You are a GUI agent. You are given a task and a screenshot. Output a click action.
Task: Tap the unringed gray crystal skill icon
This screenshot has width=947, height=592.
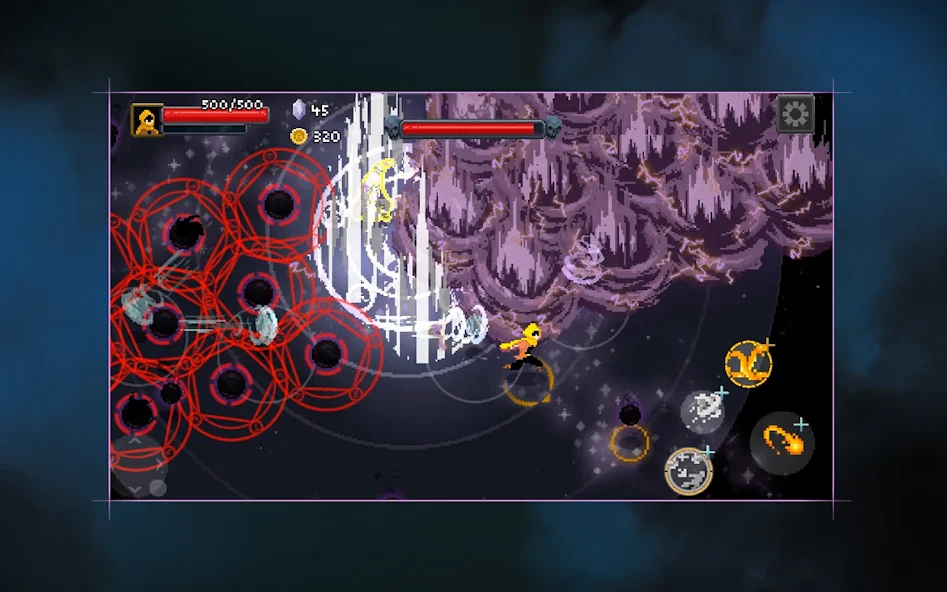pyautogui.click(x=703, y=411)
